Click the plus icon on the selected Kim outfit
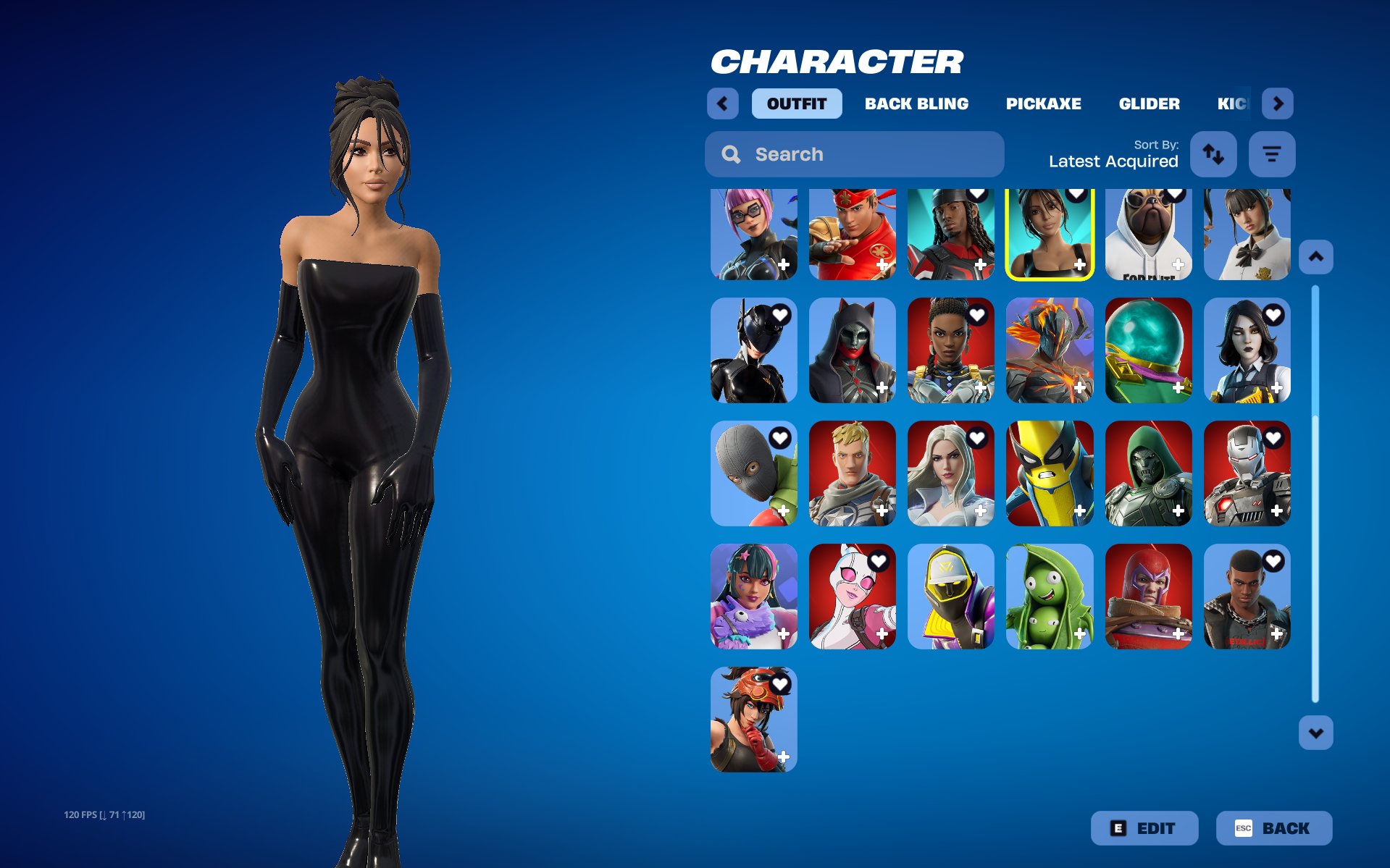Screen dimensions: 1390x868 1080,266
